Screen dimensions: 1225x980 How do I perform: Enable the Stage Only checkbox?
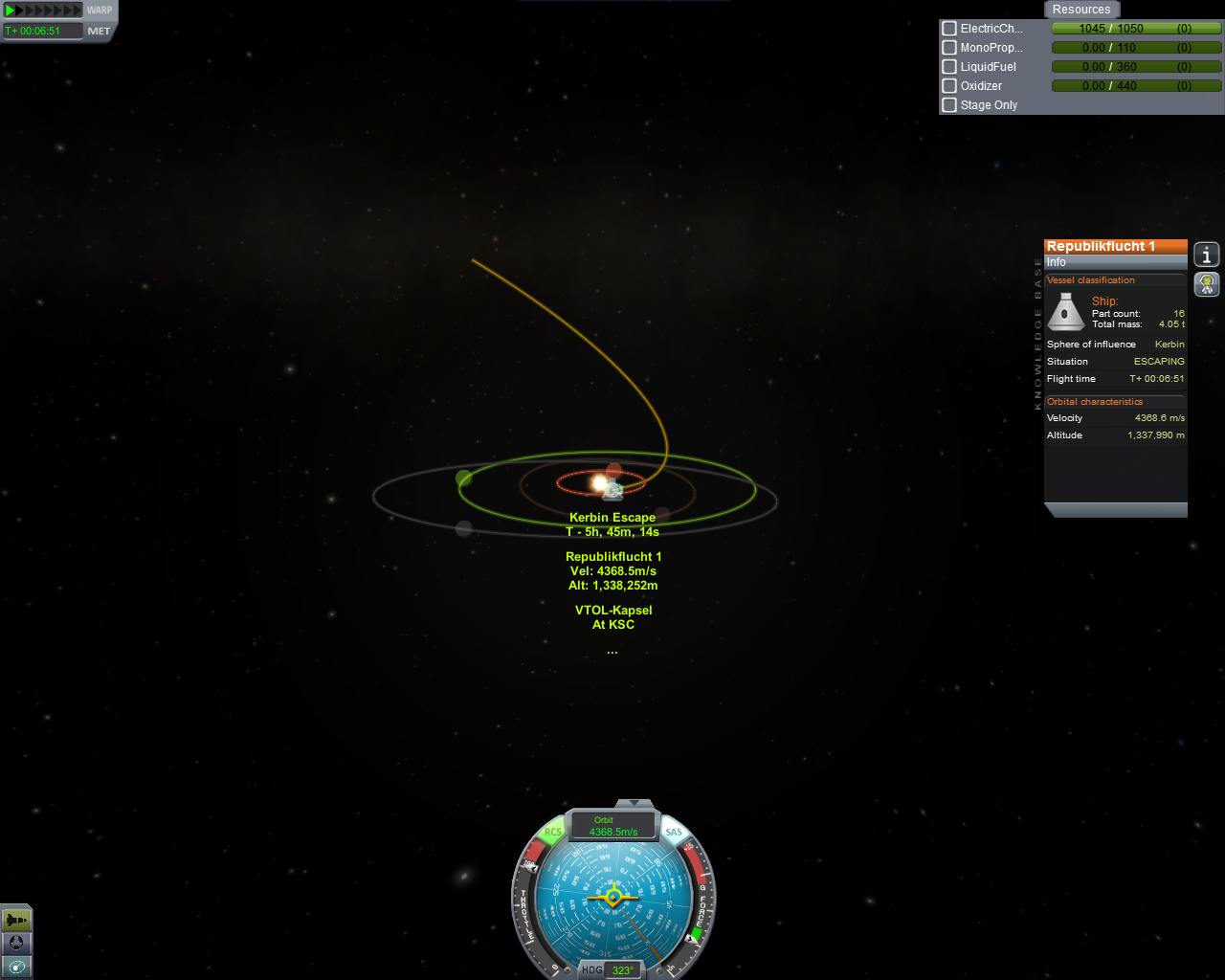949,105
